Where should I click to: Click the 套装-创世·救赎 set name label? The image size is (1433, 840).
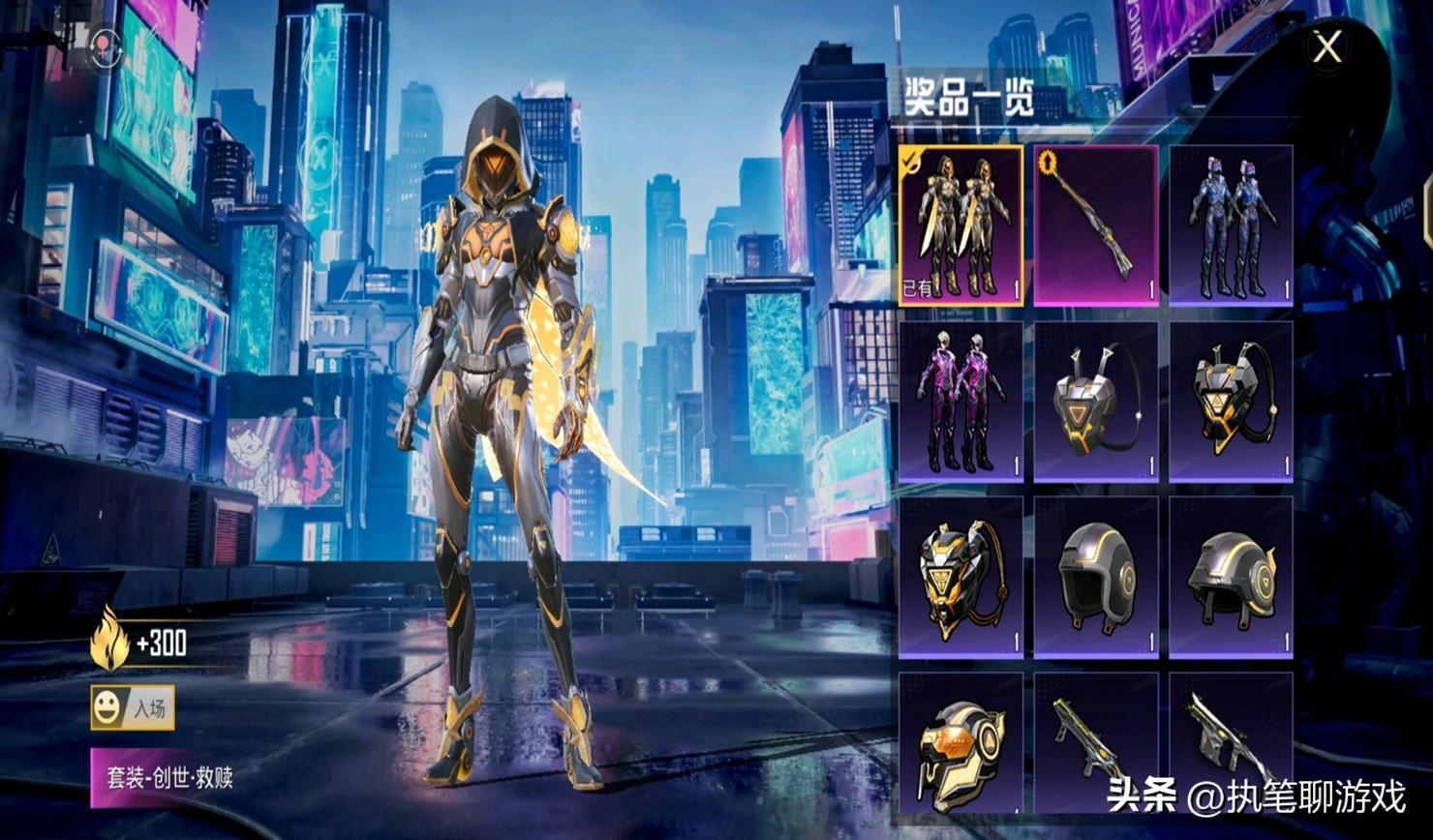click(x=170, y=777)
